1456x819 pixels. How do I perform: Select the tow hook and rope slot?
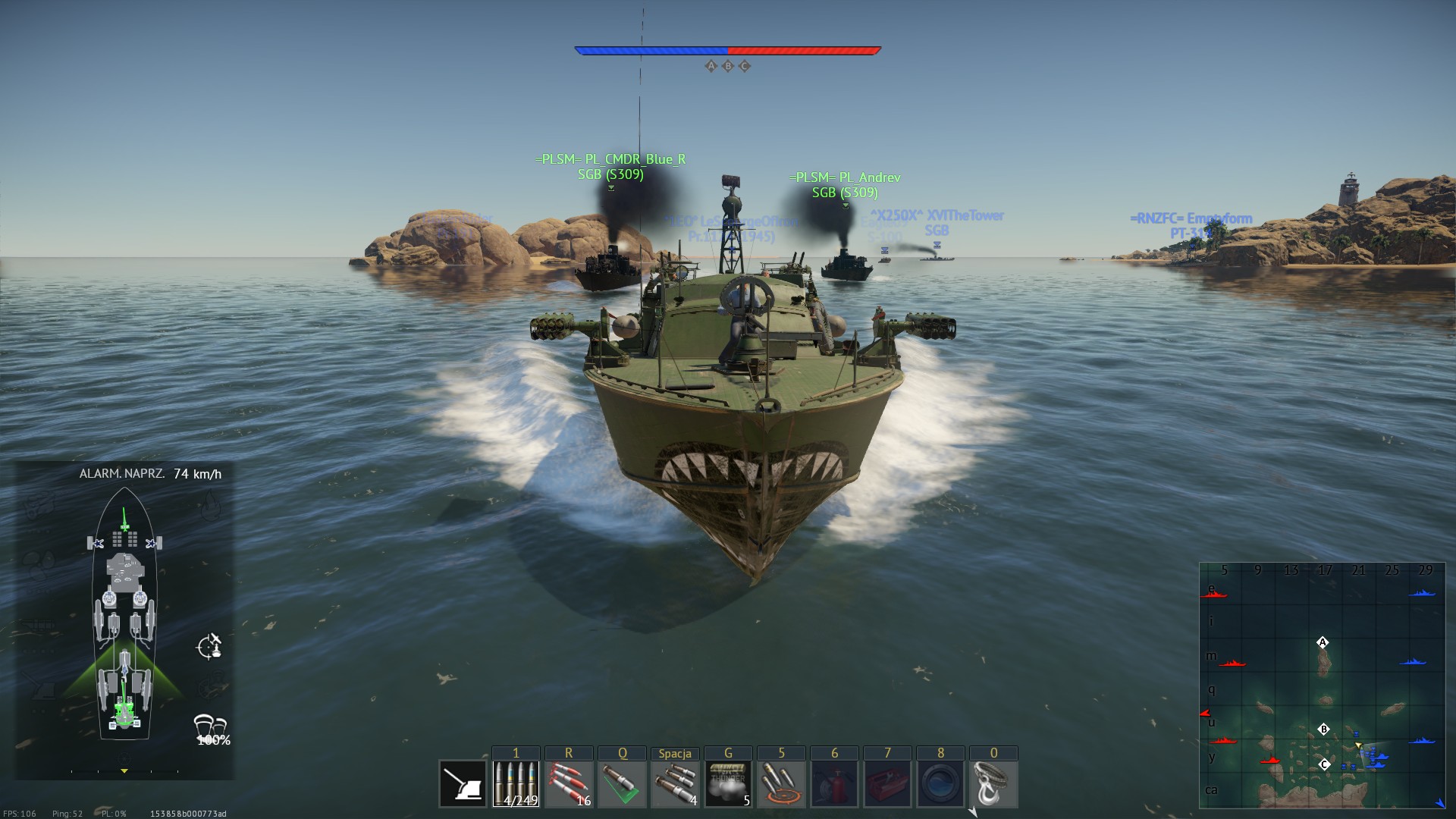(993, 784)
